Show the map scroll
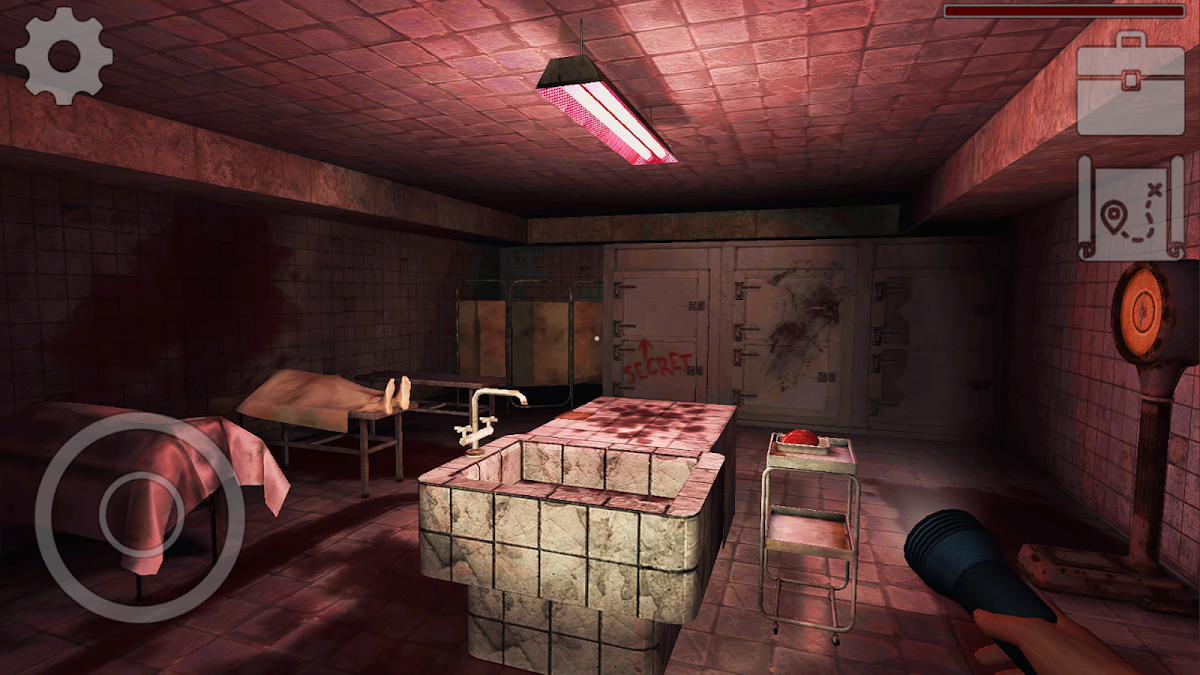Image resolution: width=1200 pixels, height=675 pixels. pos(1131,208)
